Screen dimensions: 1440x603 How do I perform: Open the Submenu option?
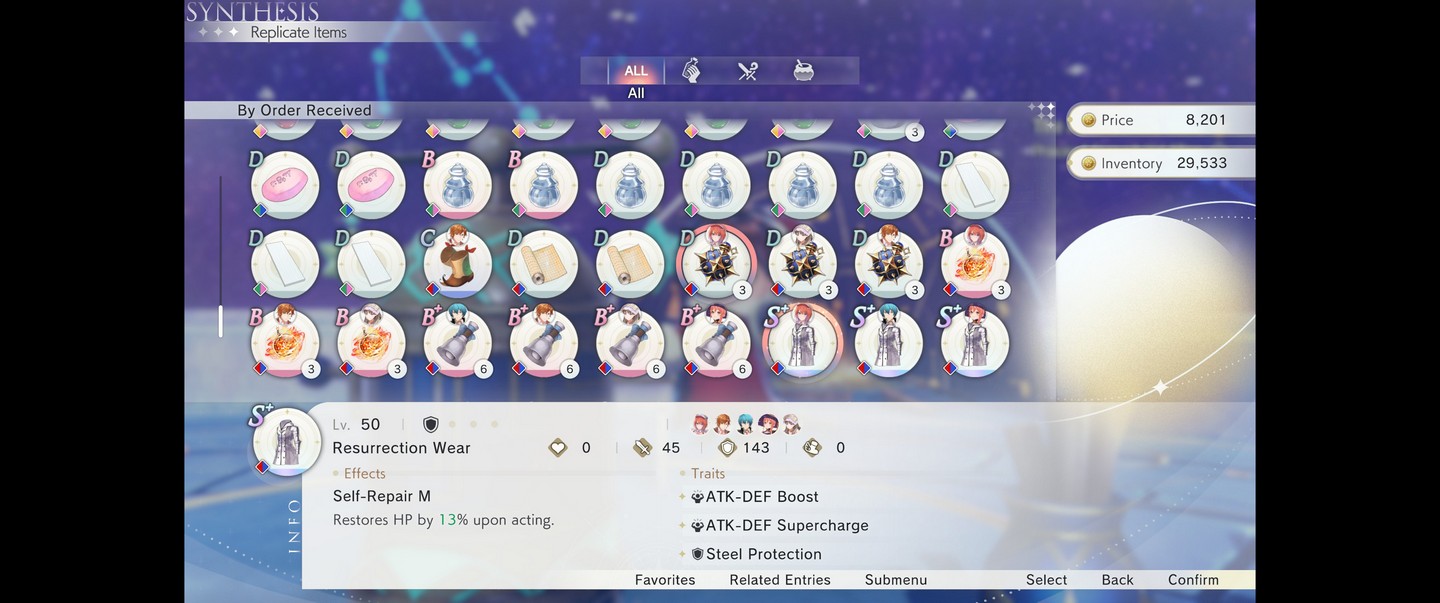[x=896, y=580]
